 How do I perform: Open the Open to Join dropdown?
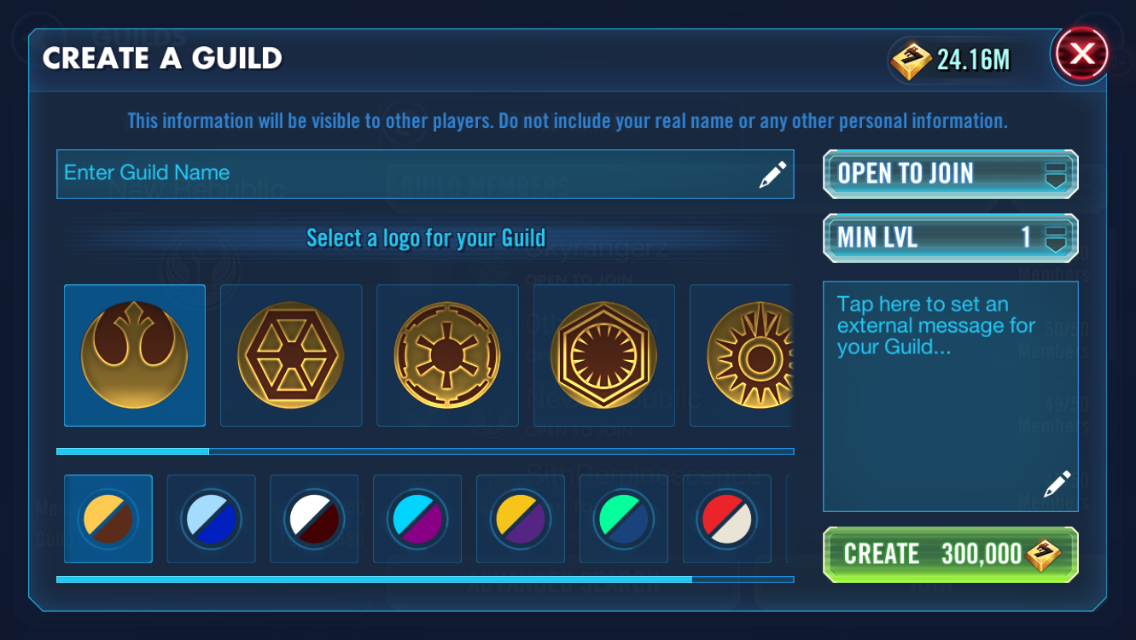950,174
